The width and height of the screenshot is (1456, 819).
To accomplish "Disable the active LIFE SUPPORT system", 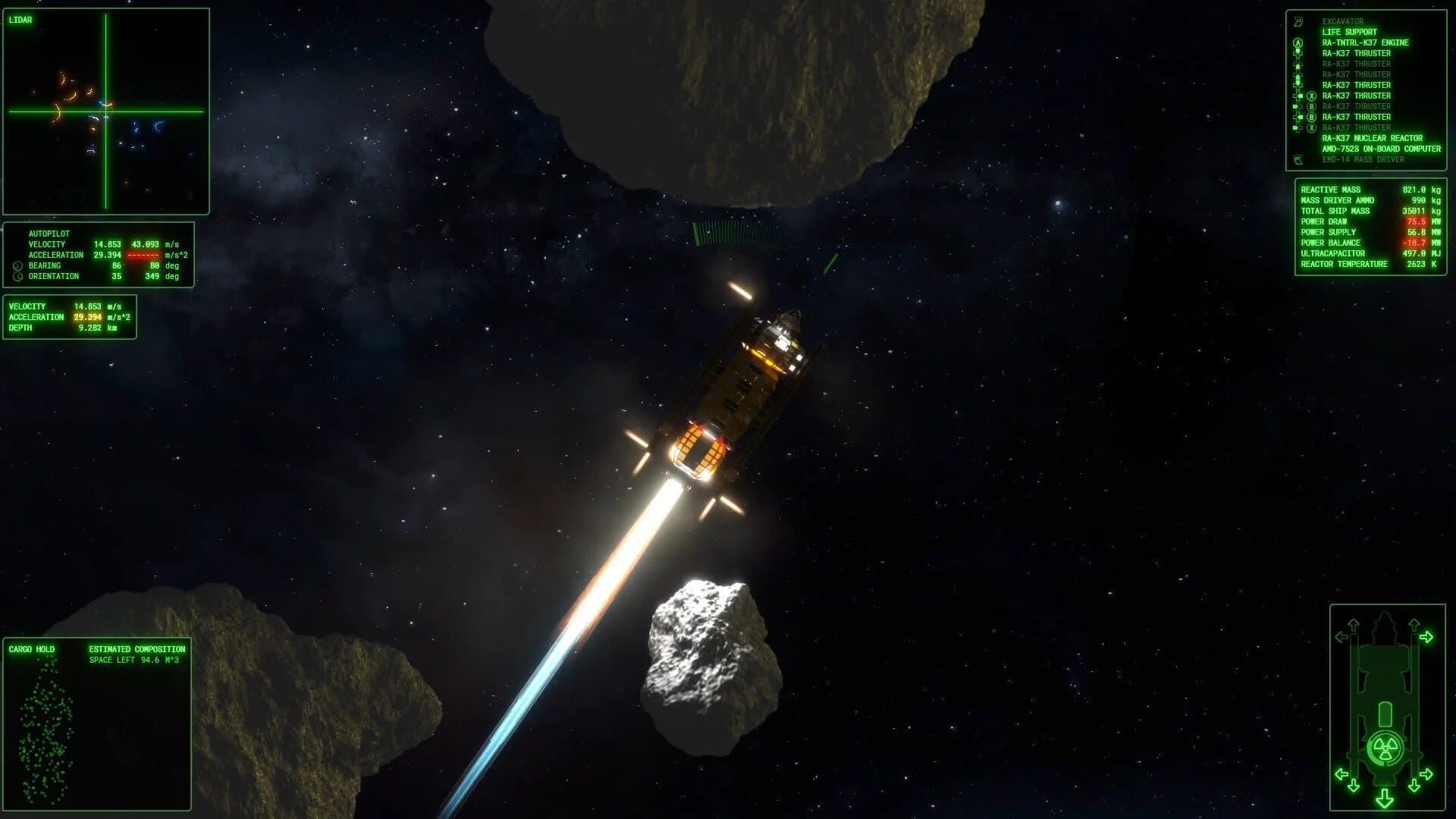I will (x=1350, y=32).
